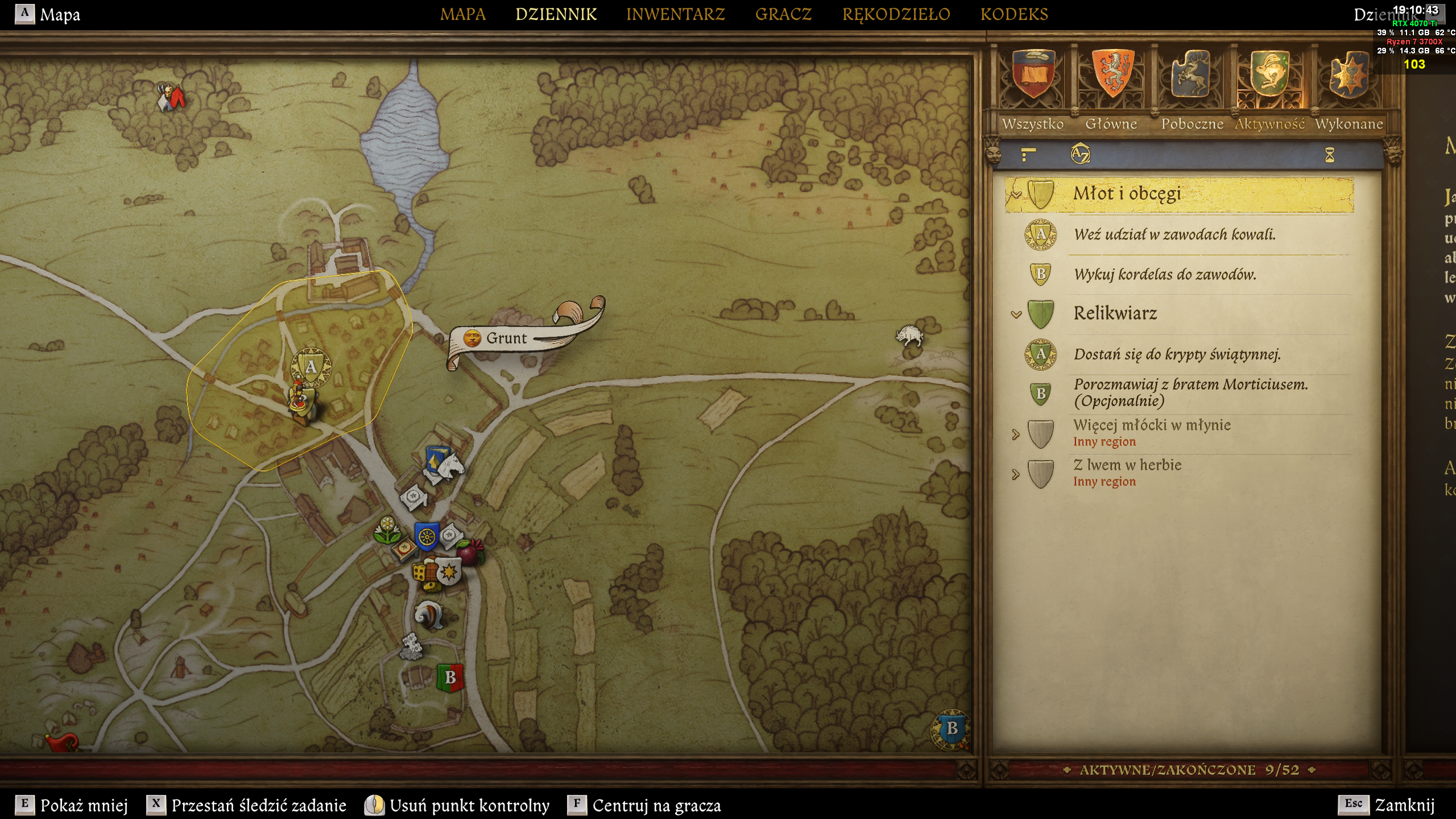The height and width of the screenshot is (819, 1456).
Task: Open the RĘKODZIEŁO tab
Action: pos(896,14)
